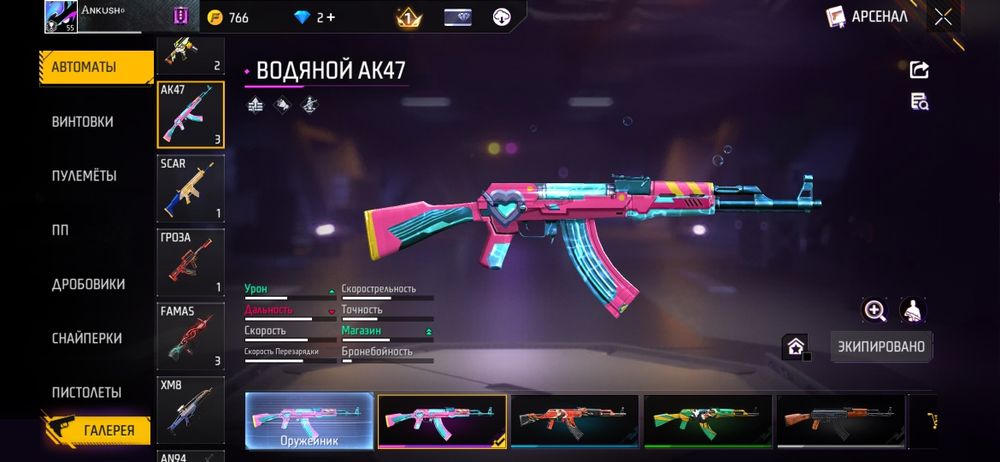
Task: Click the Экипировано button
Action: (x=881, y=346)
